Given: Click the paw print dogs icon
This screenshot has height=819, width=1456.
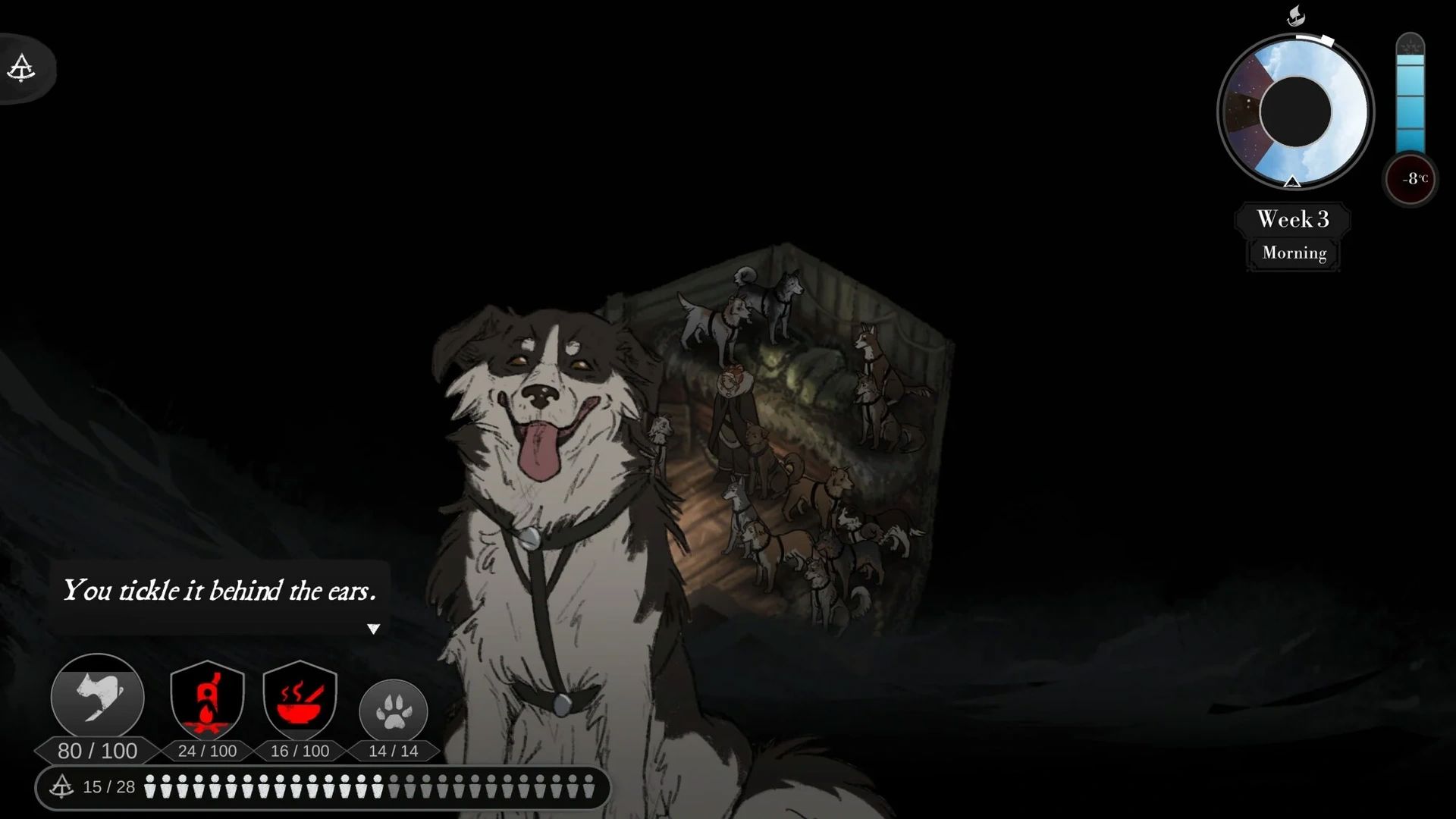Looking at the screenshot, I should click(393, 711).
